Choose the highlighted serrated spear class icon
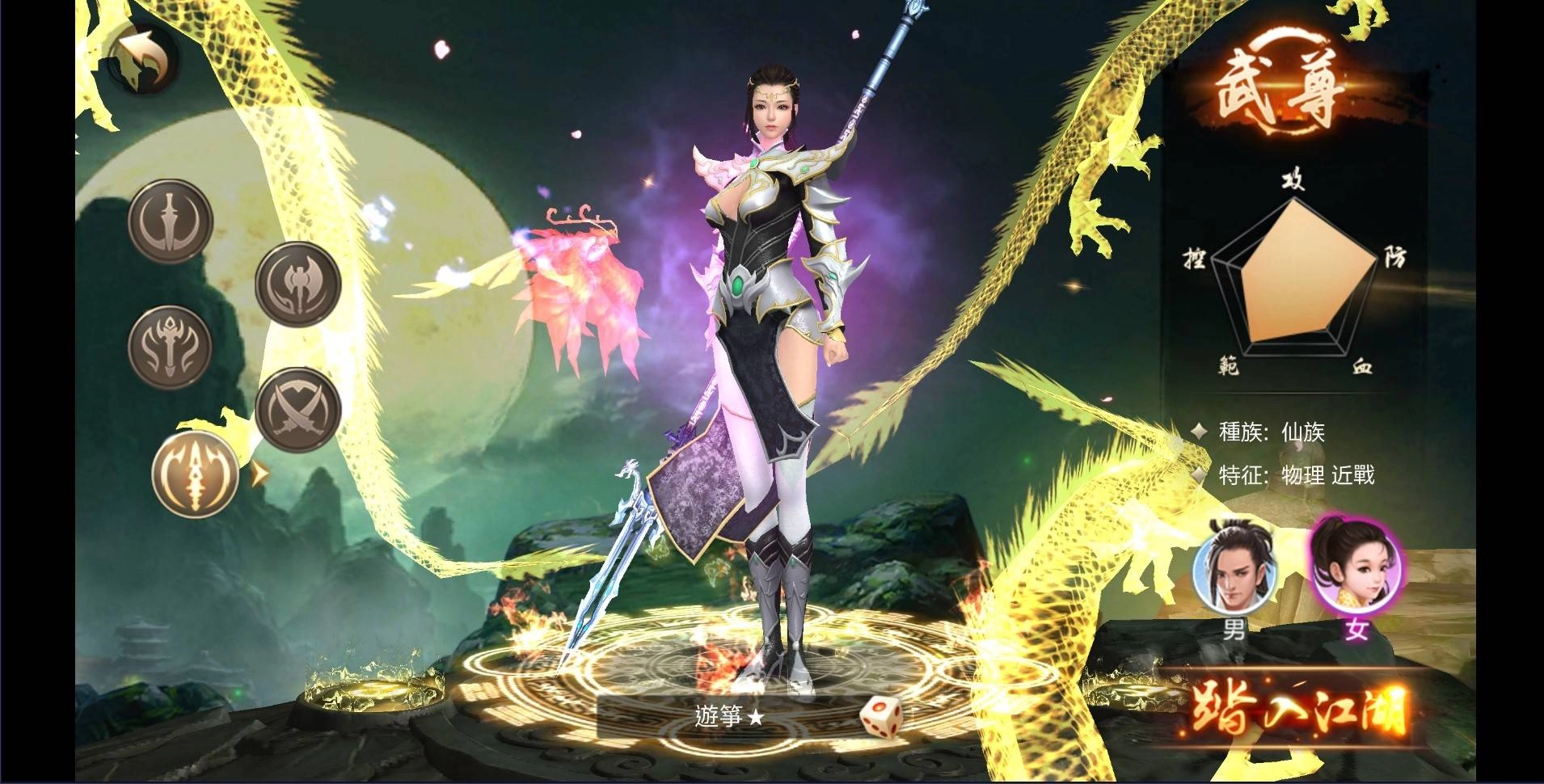This screenshot has height=784, width=1544. pos(195,474)
